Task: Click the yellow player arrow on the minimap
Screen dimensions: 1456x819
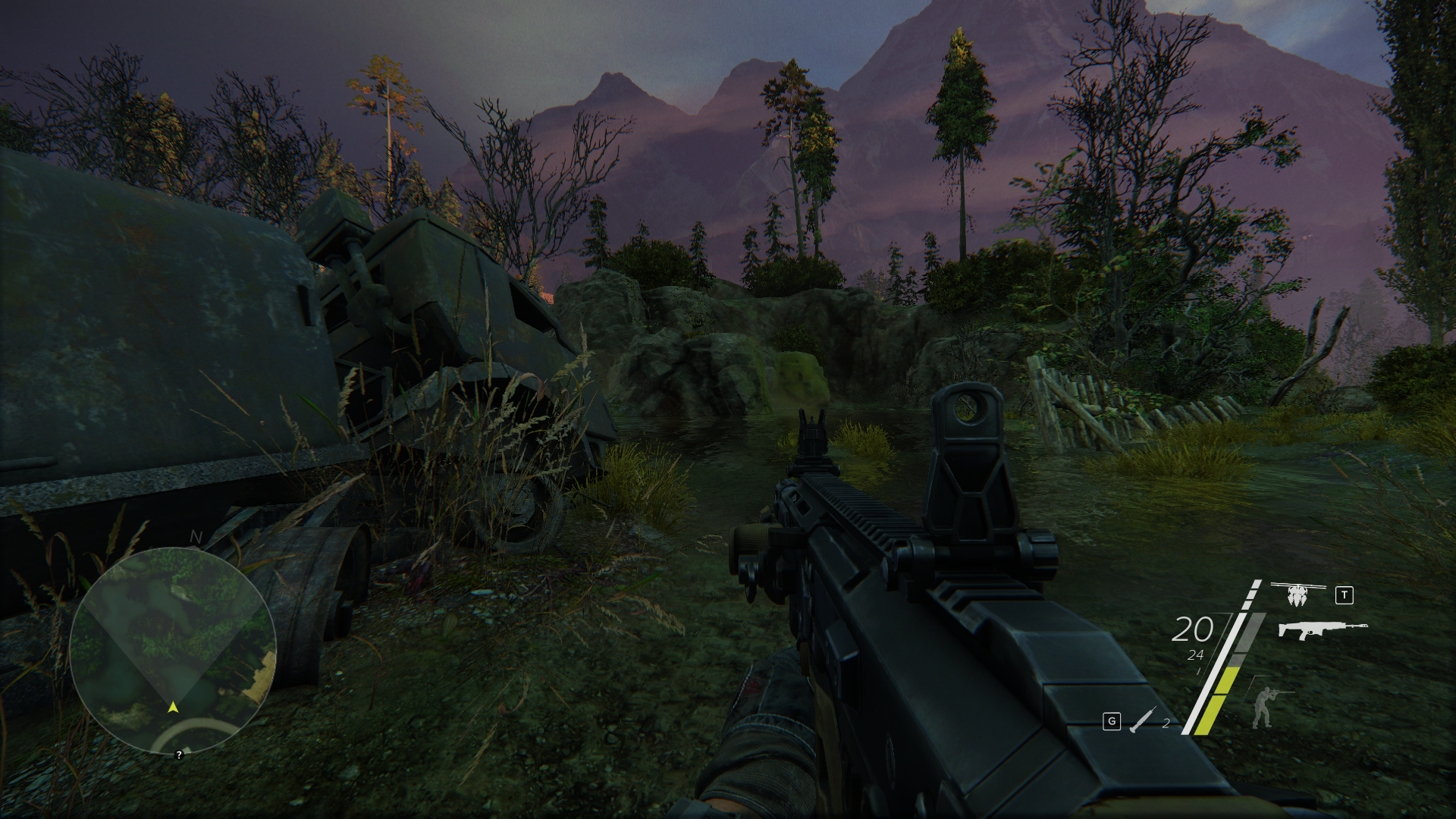Action: point(173,708)
